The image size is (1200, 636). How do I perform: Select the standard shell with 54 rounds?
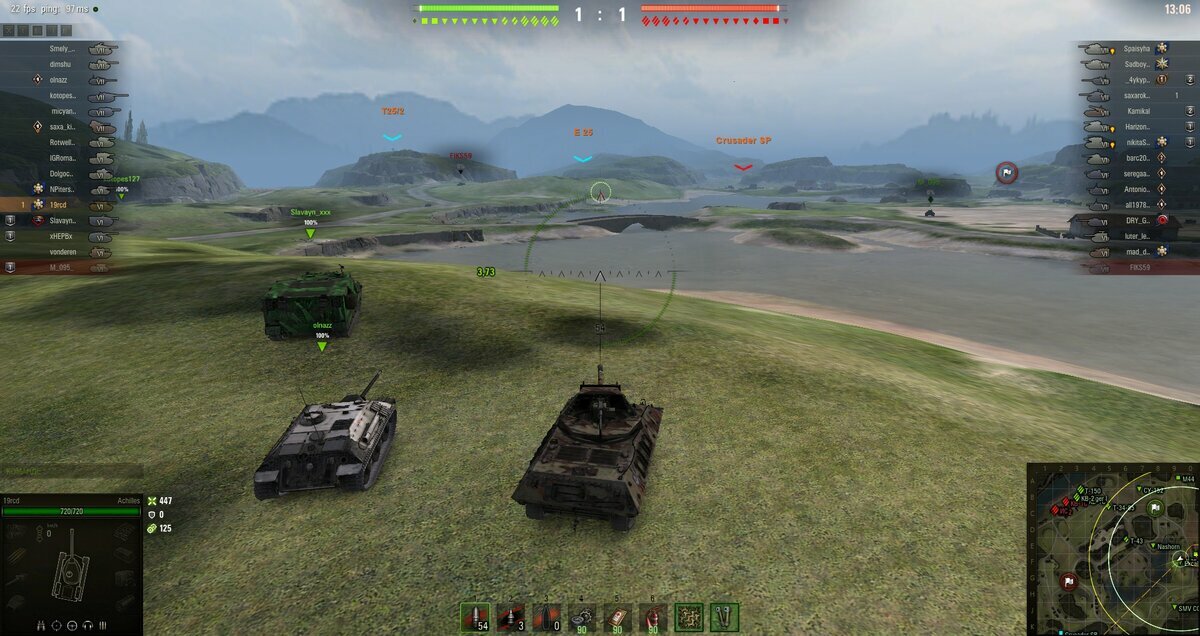tap(475, 617)
